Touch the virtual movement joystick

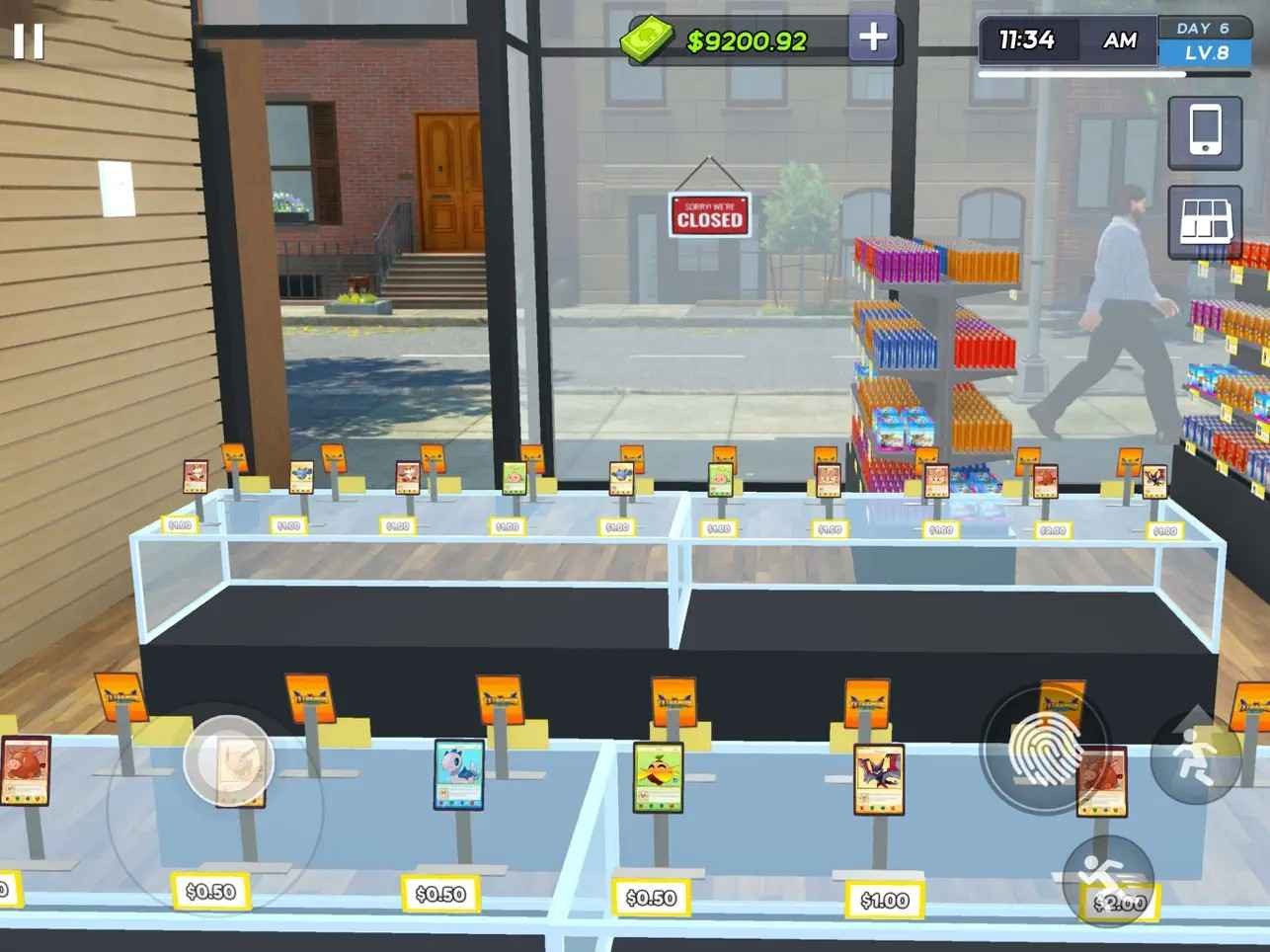(x=228, y=760)
